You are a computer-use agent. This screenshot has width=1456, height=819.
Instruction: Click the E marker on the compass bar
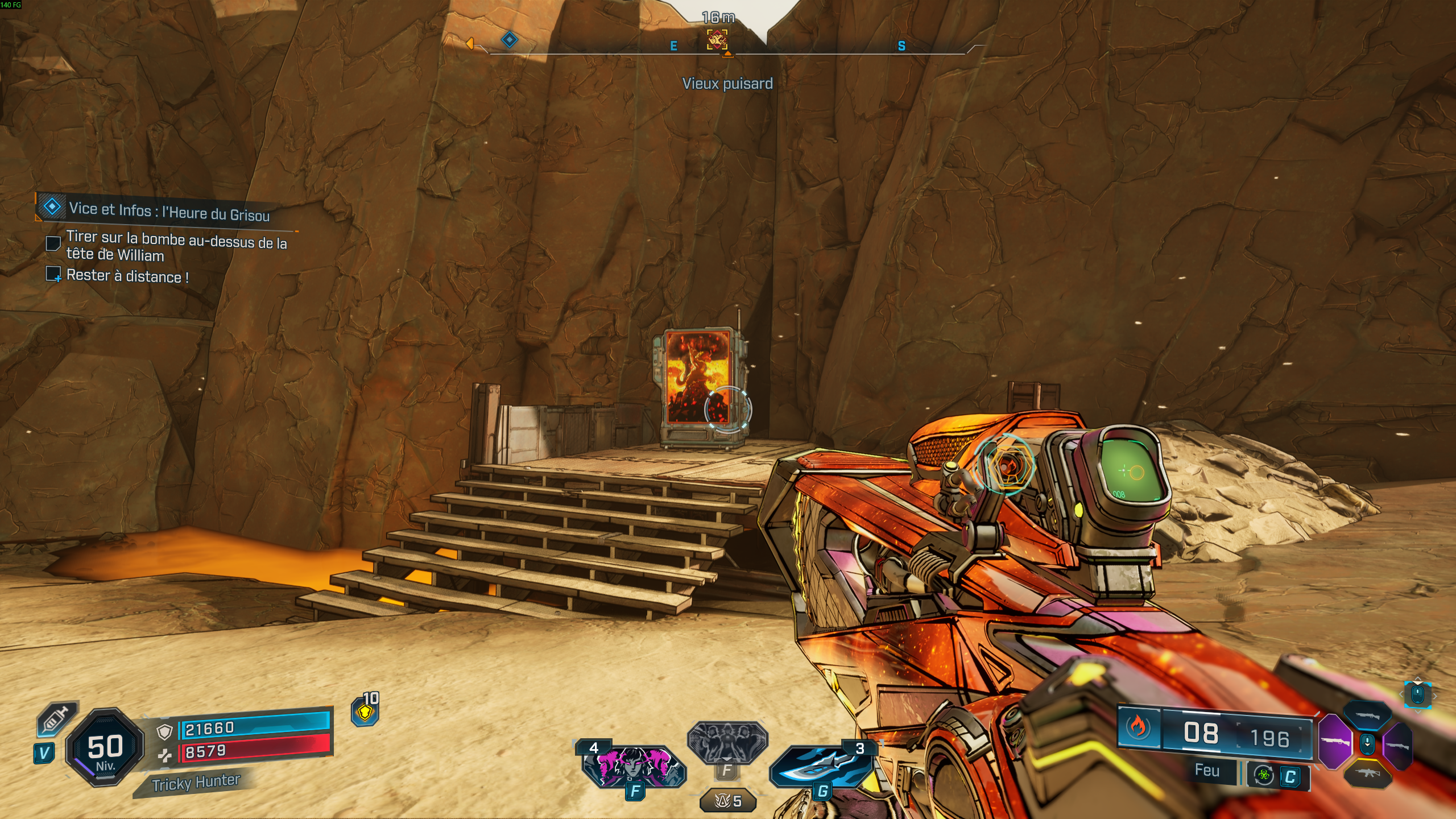[674, 47]
